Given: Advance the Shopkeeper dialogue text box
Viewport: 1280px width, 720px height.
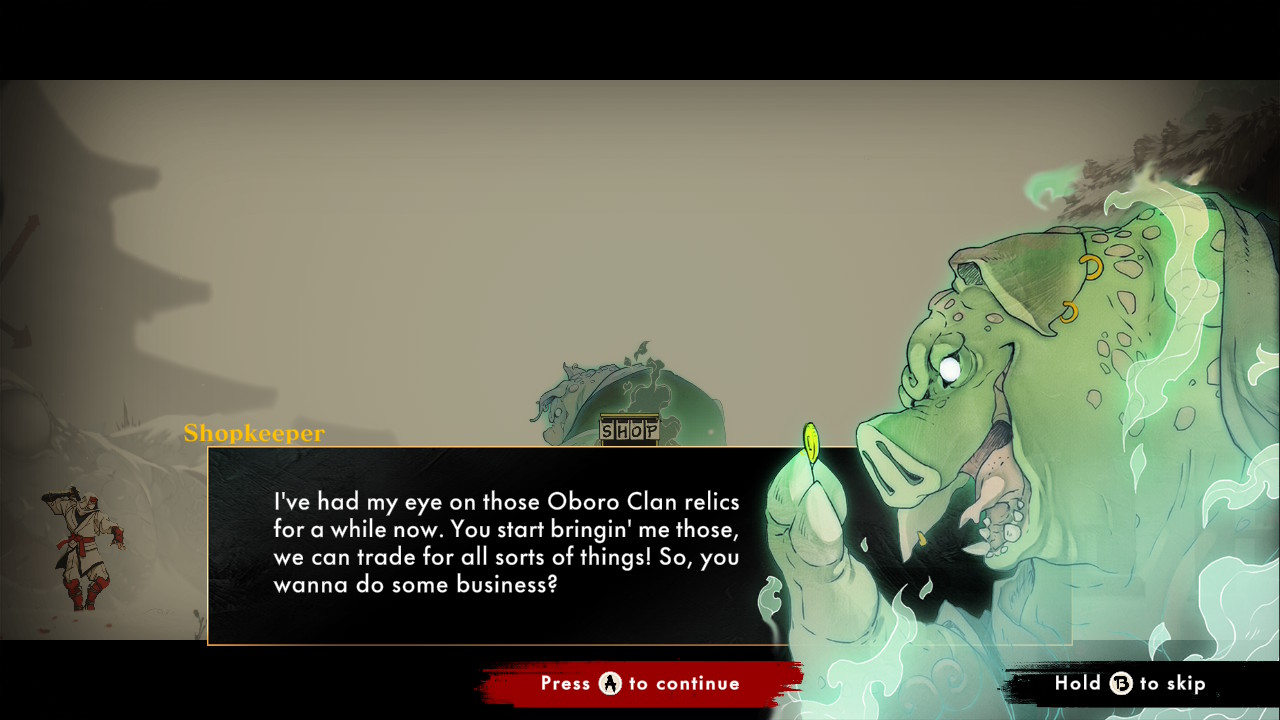Looking at the screenshot, I should (x=639, y=684).
